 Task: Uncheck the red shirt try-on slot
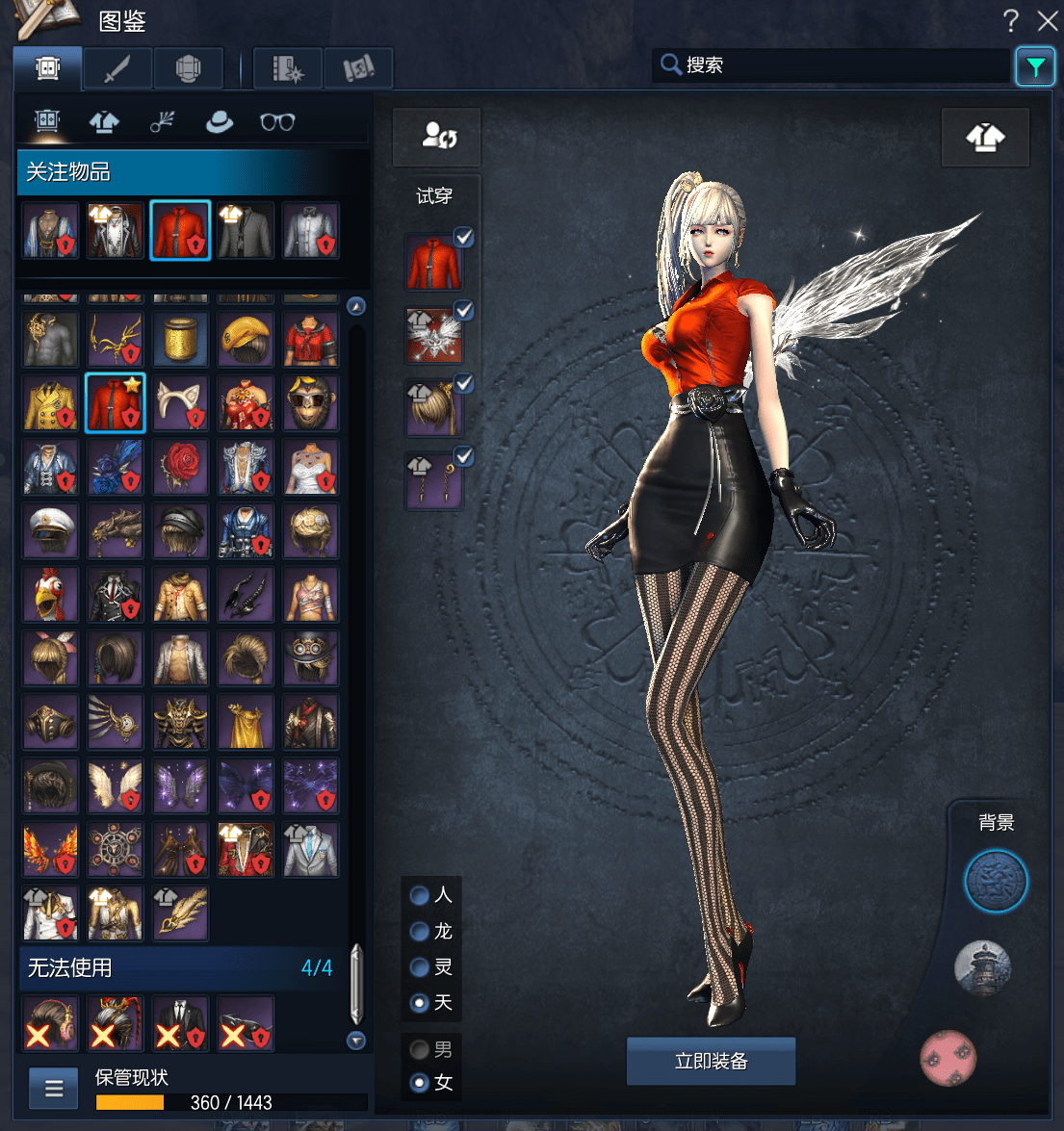coord(463,237)
